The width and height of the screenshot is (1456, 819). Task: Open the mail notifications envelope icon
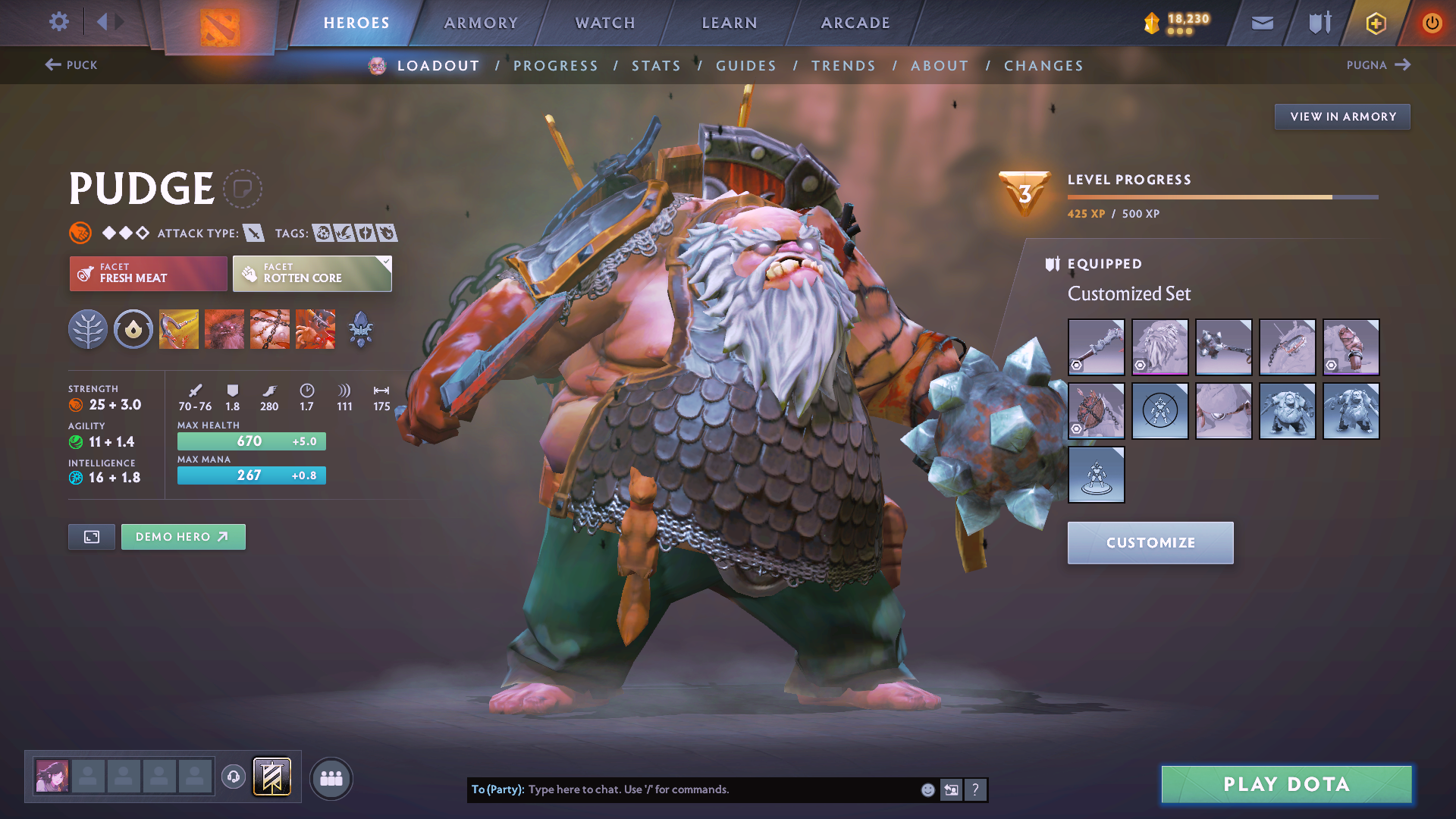(1261, 23)
